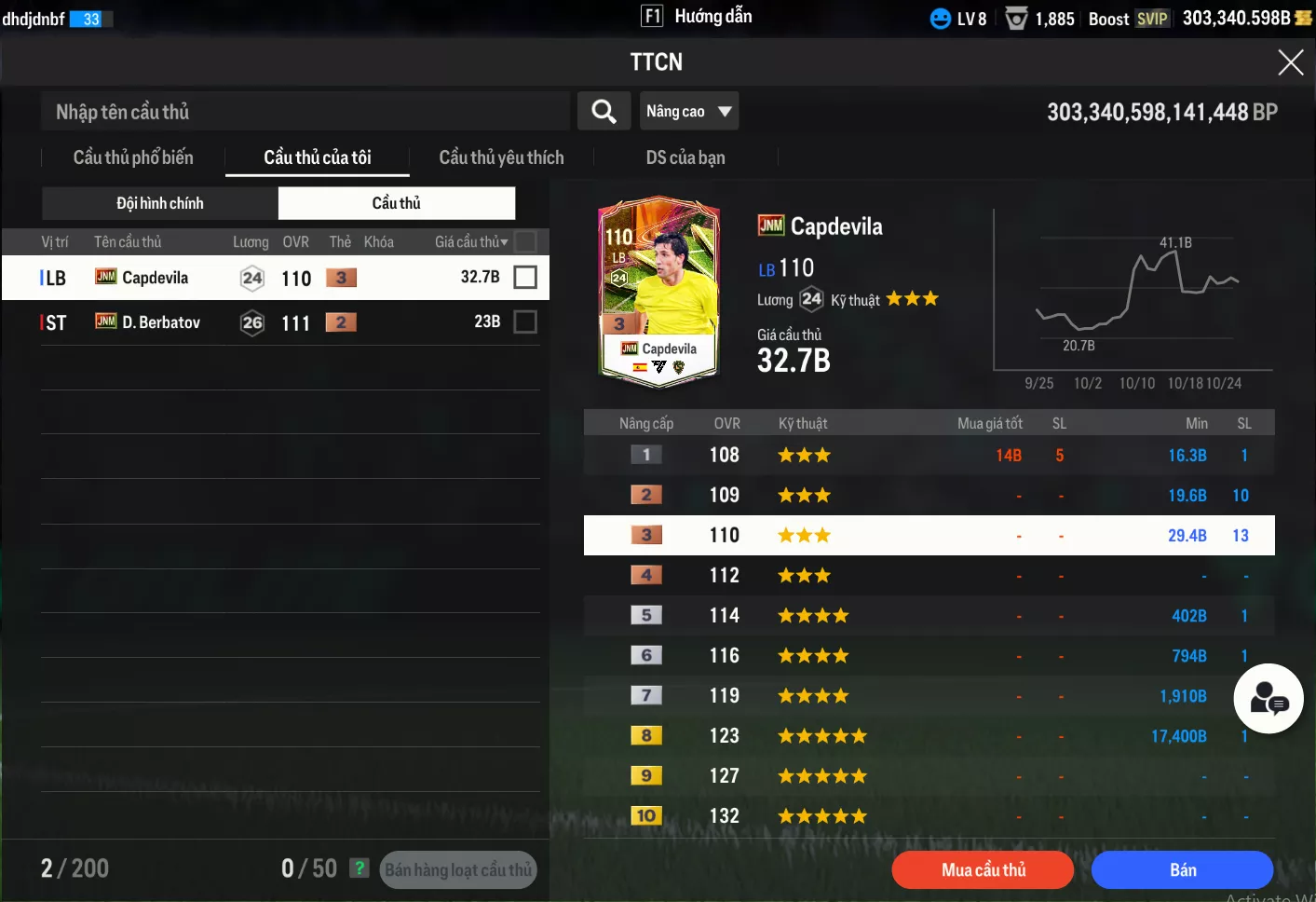Type in the player name search field

click(305, 112)
